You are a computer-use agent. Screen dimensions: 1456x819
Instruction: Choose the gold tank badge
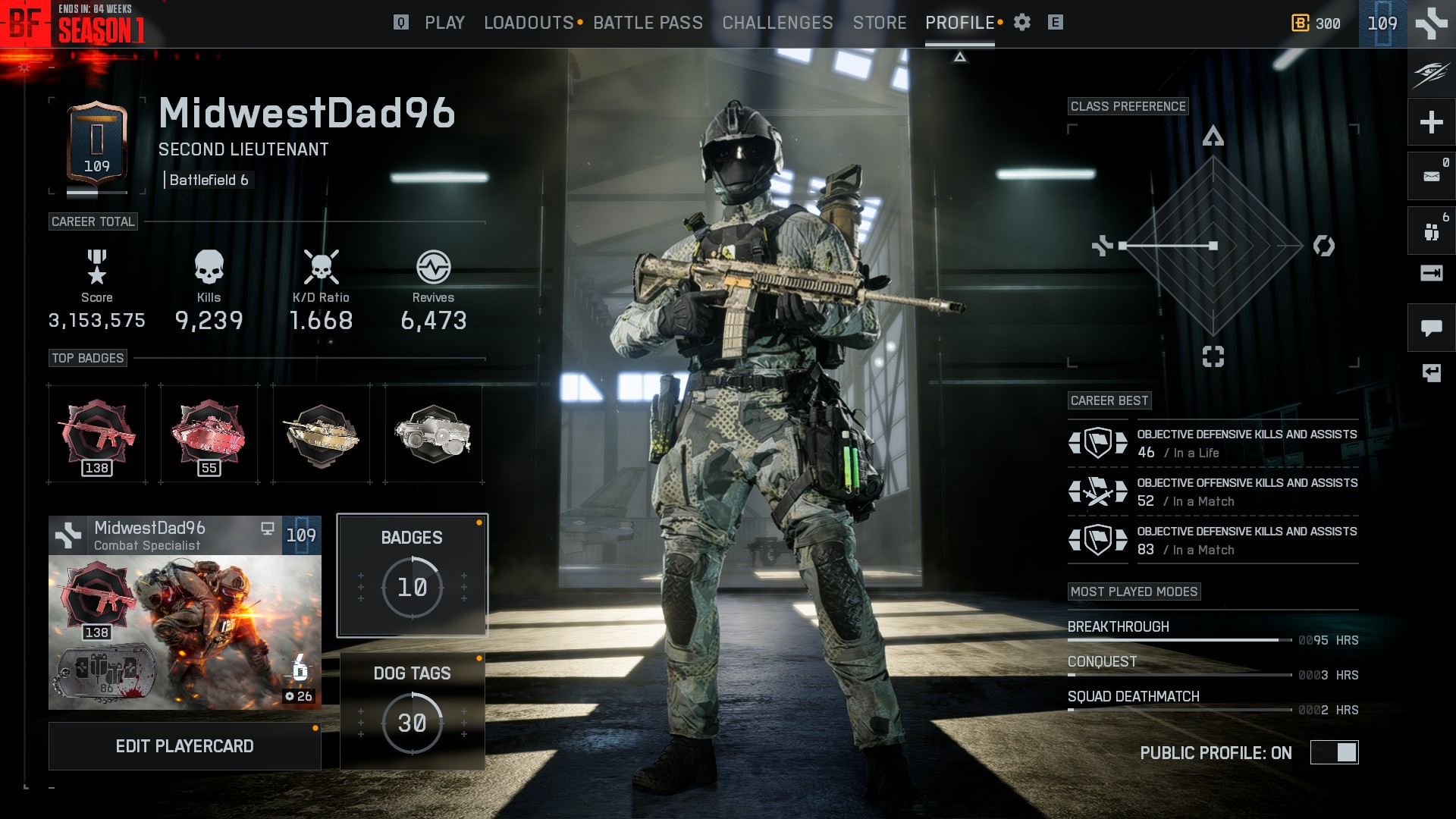pyautogui.click(x=321, y=434)
